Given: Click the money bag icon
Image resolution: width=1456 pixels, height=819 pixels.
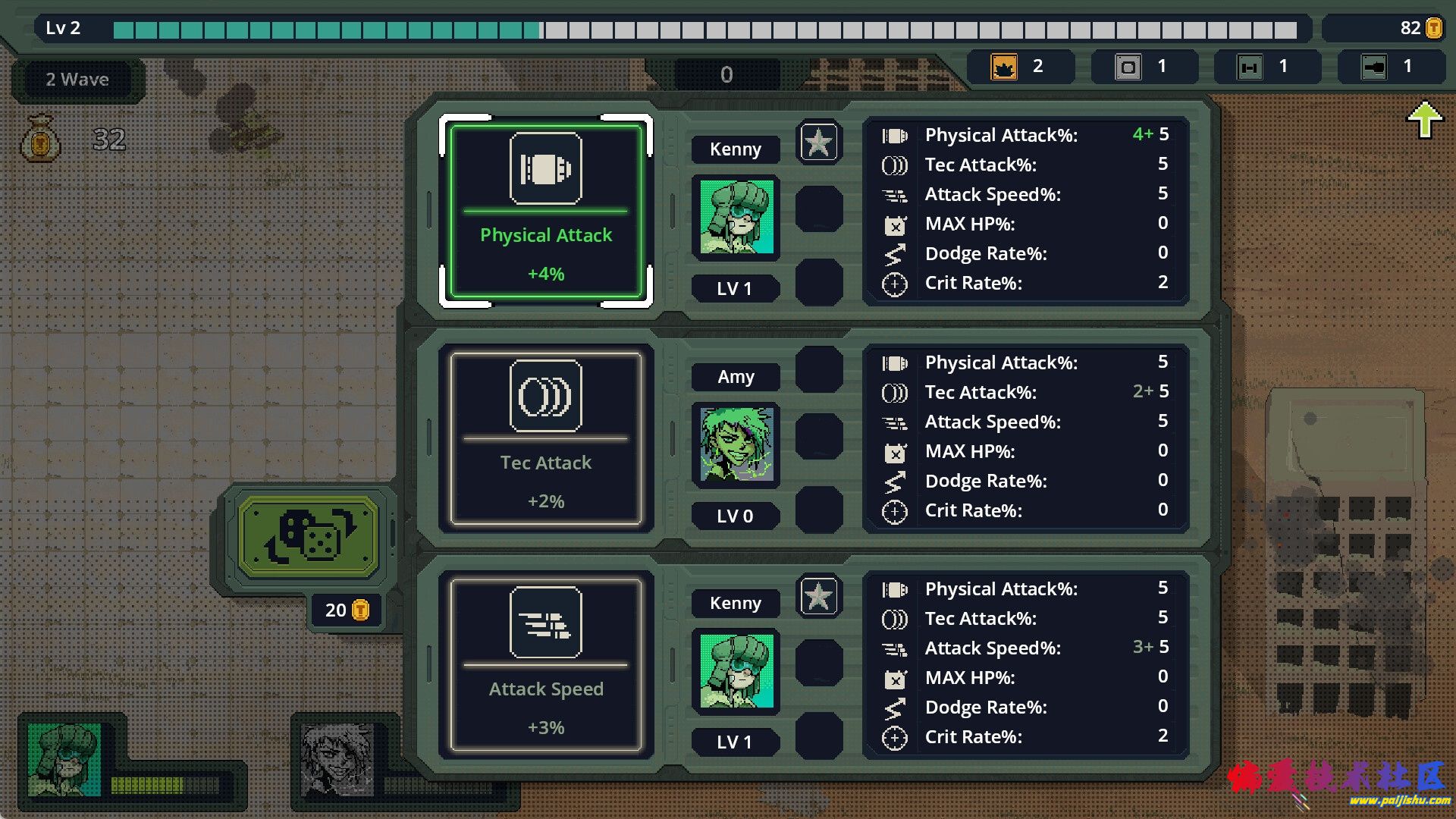Looking at the screenshot, I should click(41, 139).
